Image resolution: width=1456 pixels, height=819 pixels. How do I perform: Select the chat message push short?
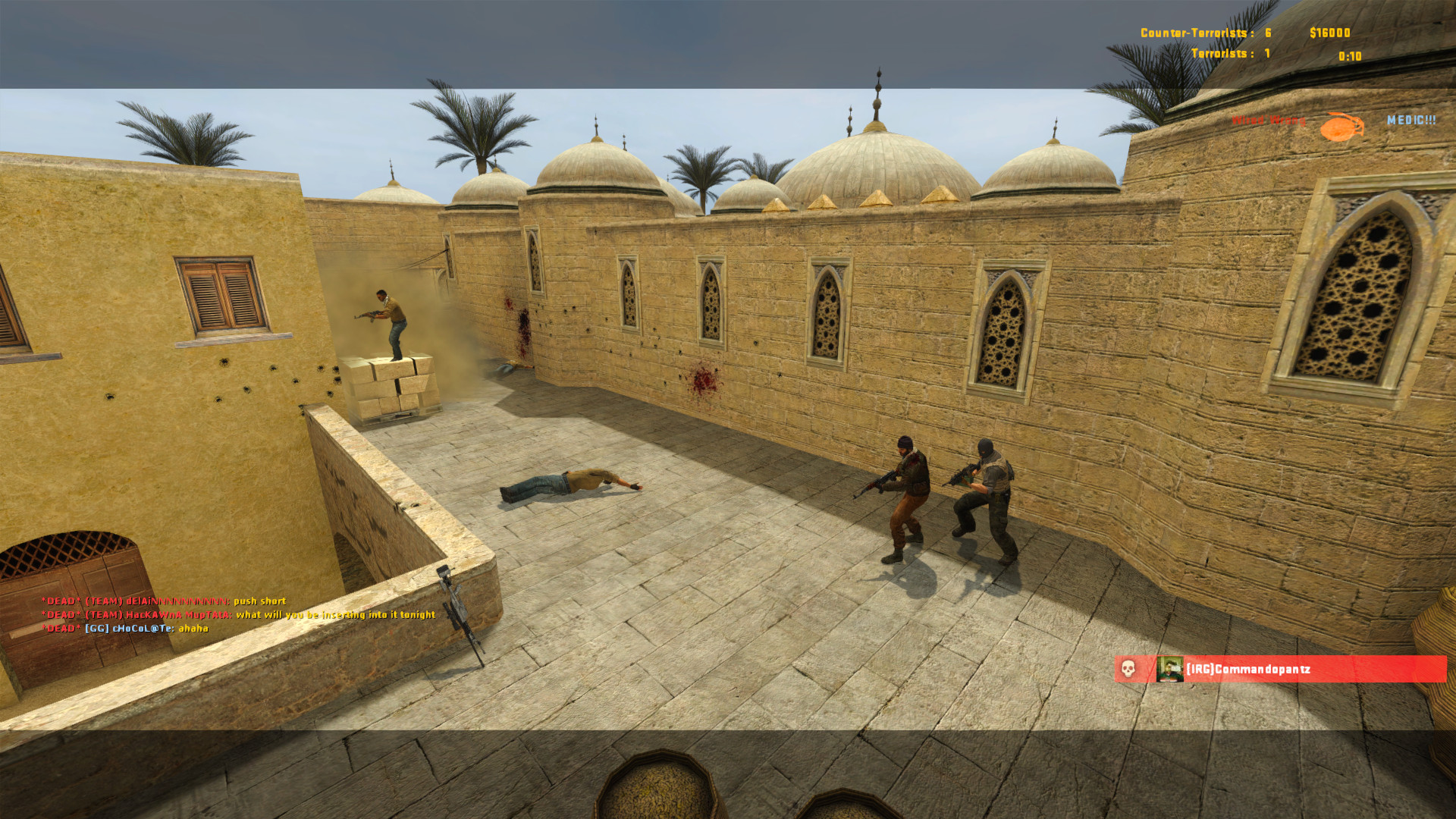coord(259,601)
